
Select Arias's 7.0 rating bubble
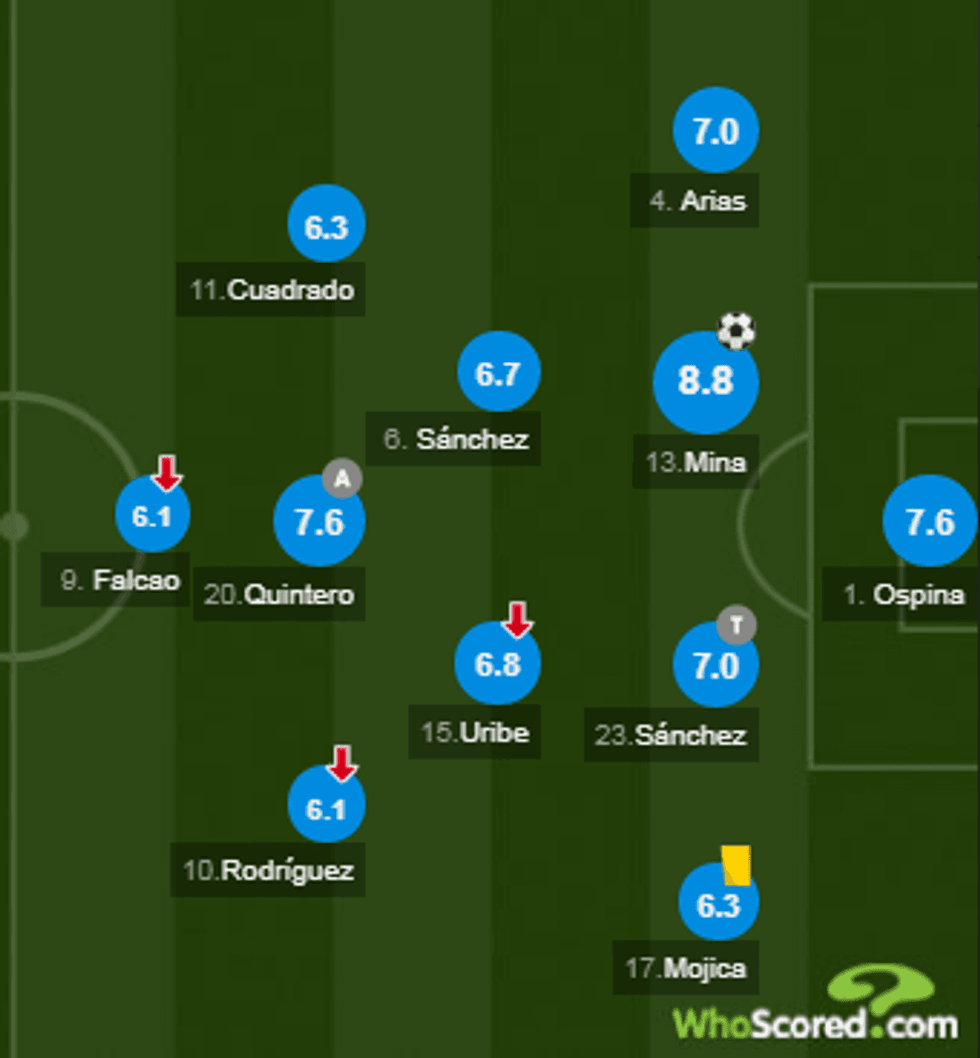pyautogui.click(x=716, y=131)
